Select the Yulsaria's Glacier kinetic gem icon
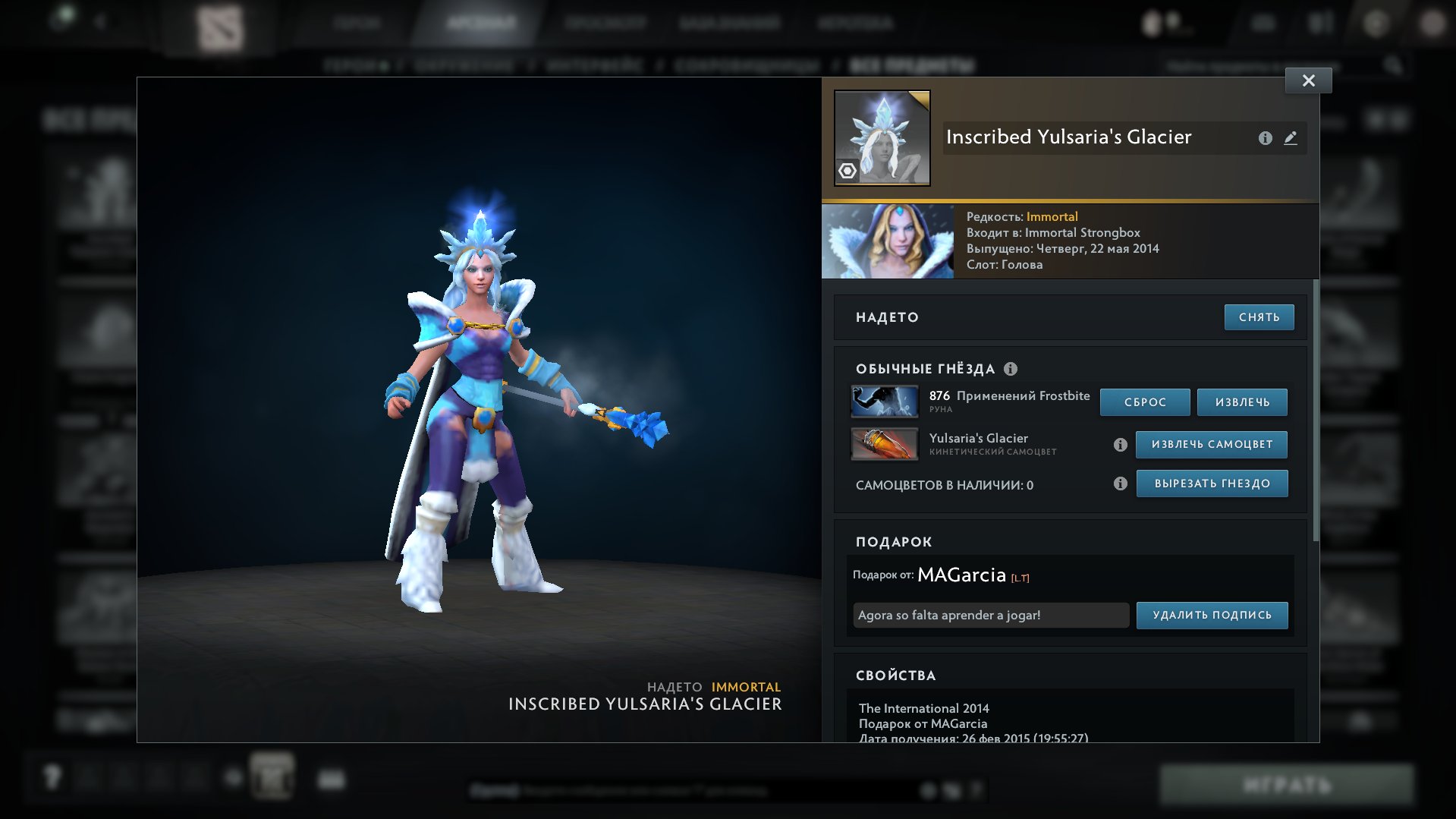1456x819 pixels. pos(885,444)
